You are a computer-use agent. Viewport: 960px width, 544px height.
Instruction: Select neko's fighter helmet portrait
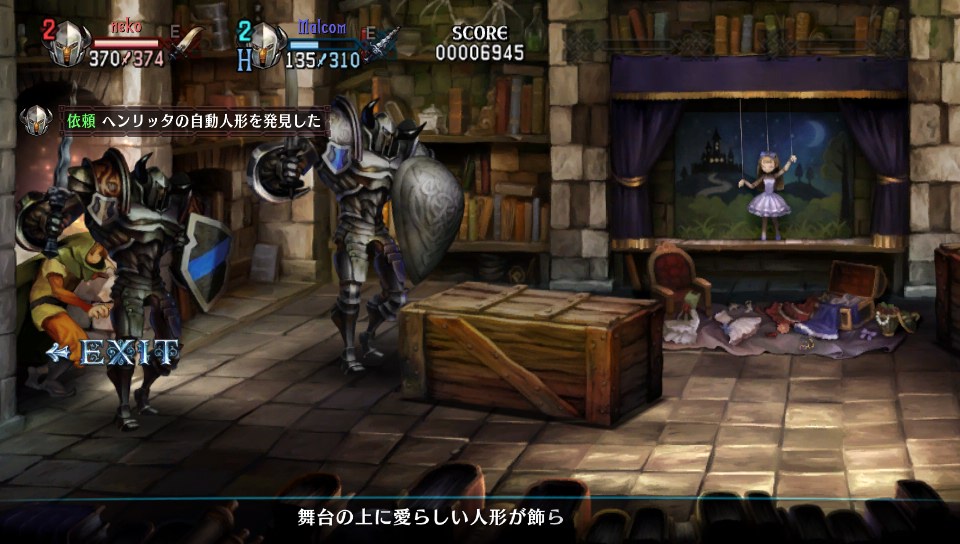coord(68,43)
